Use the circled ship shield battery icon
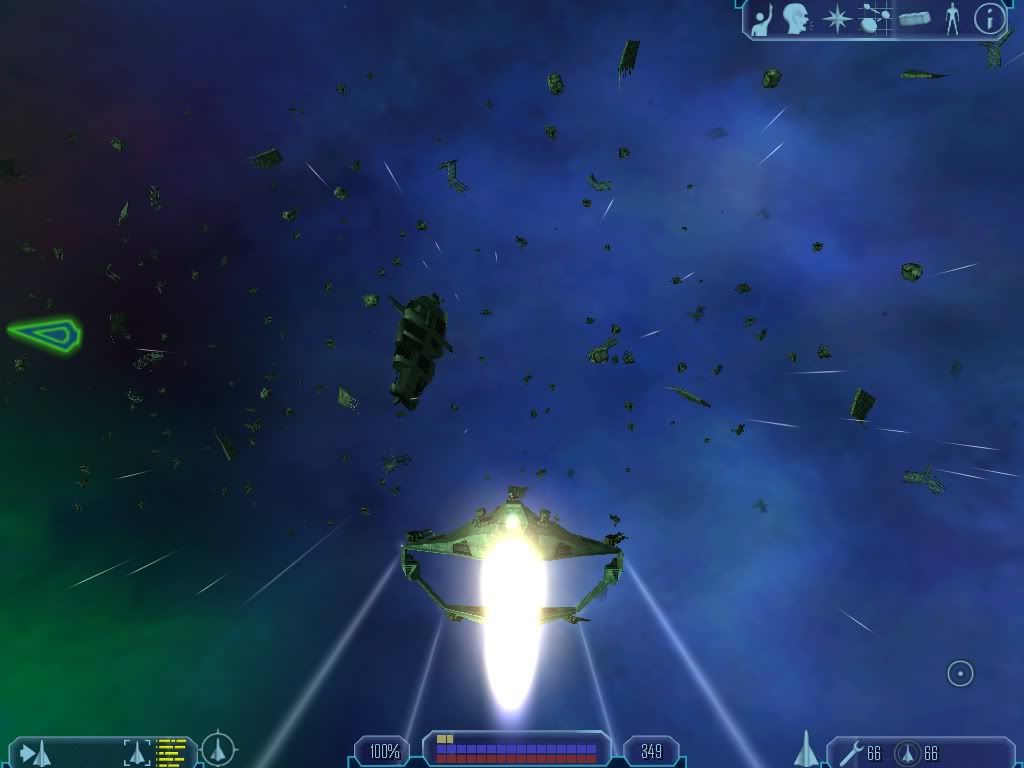Image resolution: width=1024 pixels, height=768 pixels. [x=907, y=752]
